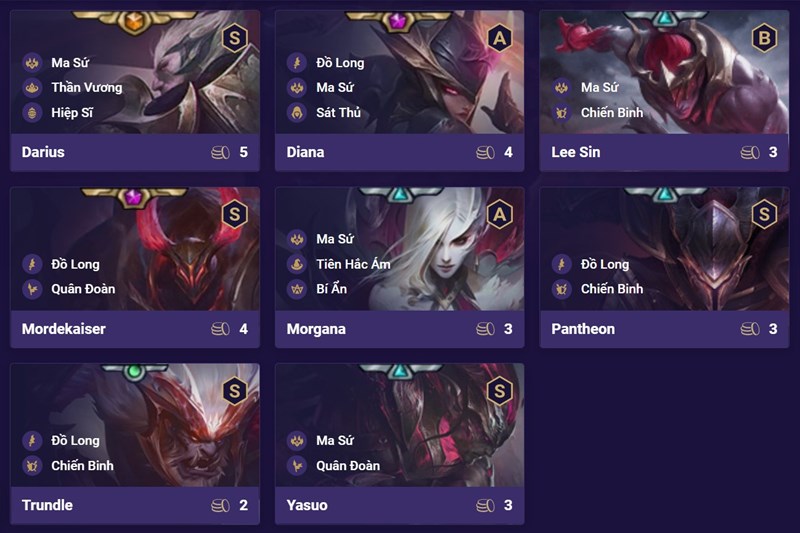The width and height of the screenshot is (800, 533).
Task: Select the Đồ Long trait on Pantheon
Action: [x=604, y=264]
